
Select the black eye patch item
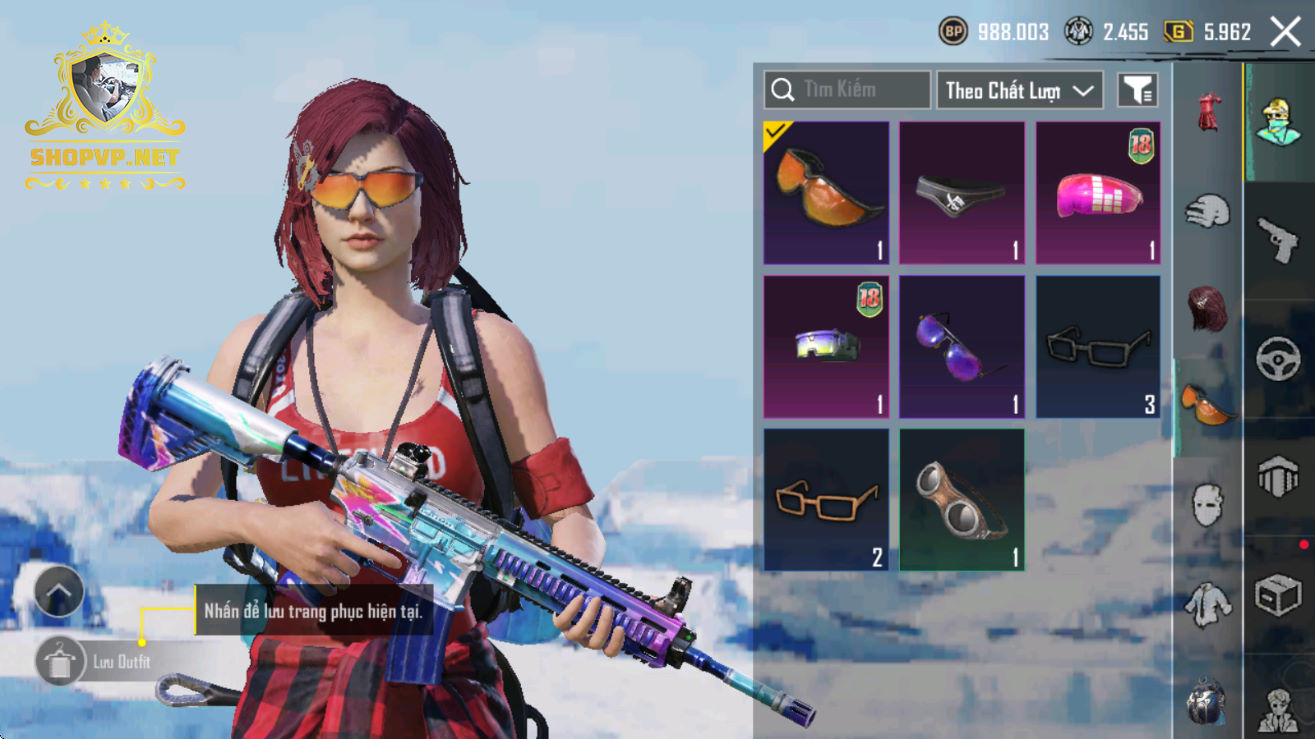(962, 193)
